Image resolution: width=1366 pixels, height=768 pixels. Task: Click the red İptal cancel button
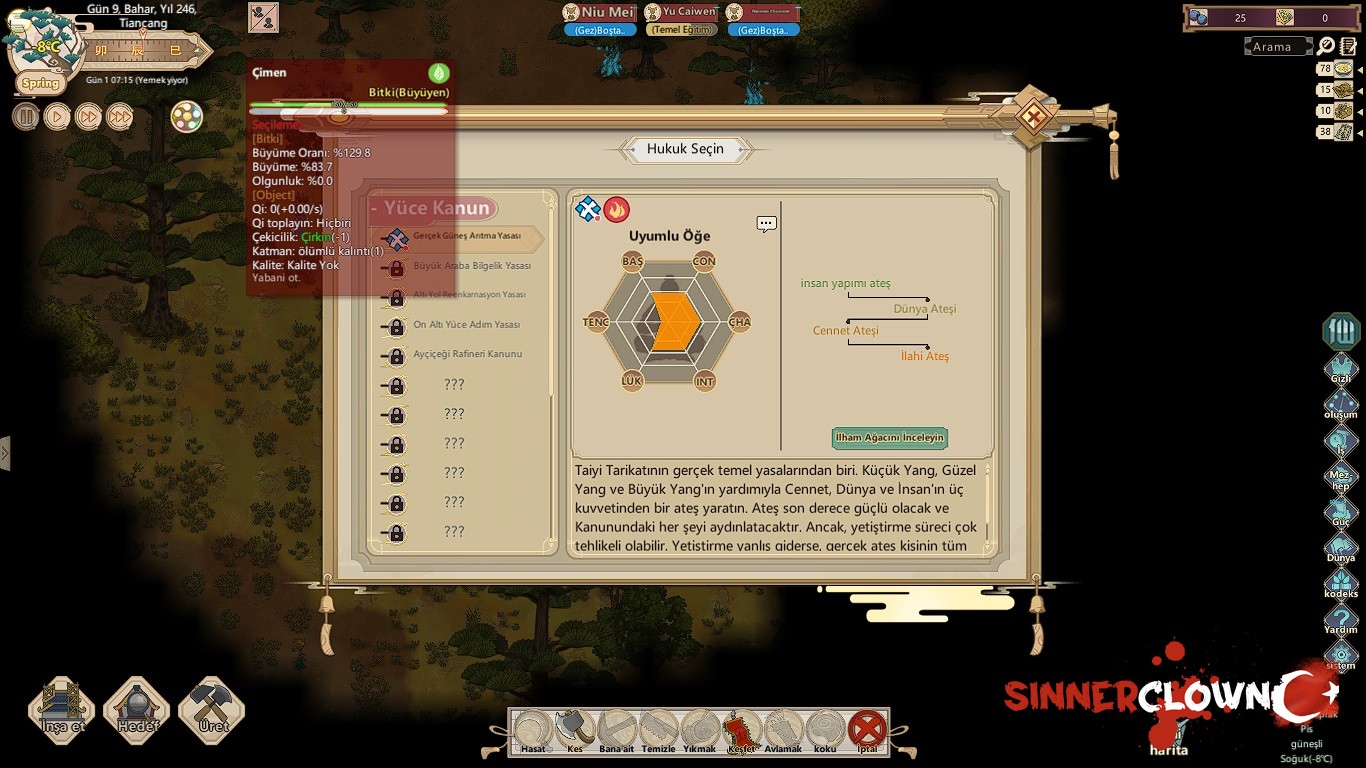867,731
